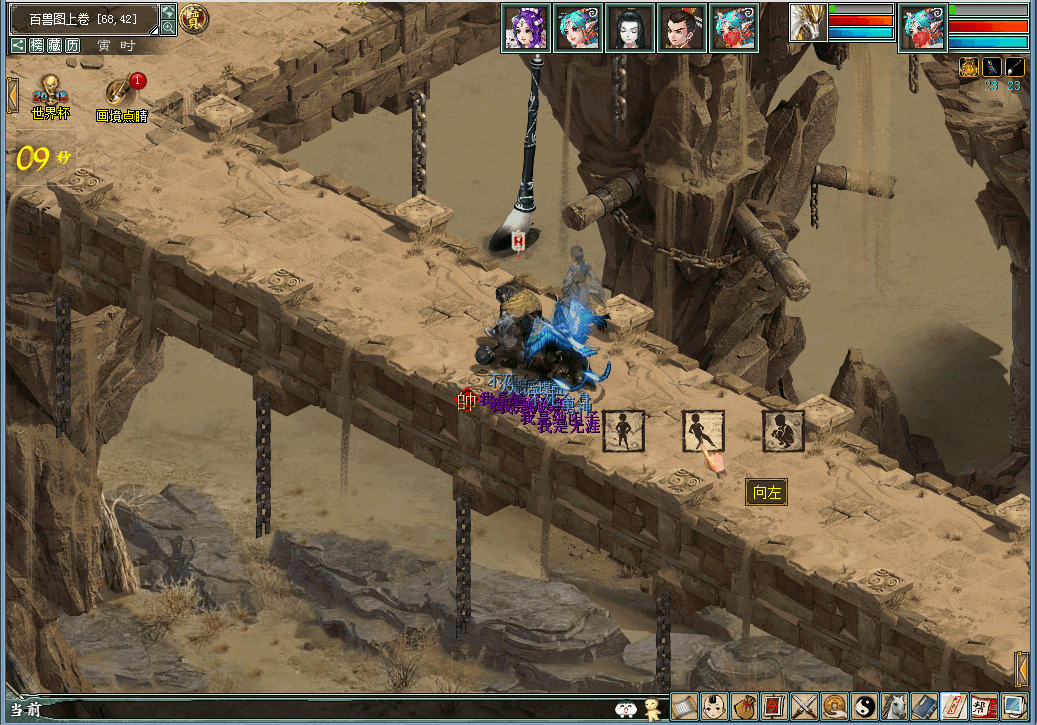This screenshot has height=725, width=1037.
Task: Click the magnifier search map button
Action: 168,28
